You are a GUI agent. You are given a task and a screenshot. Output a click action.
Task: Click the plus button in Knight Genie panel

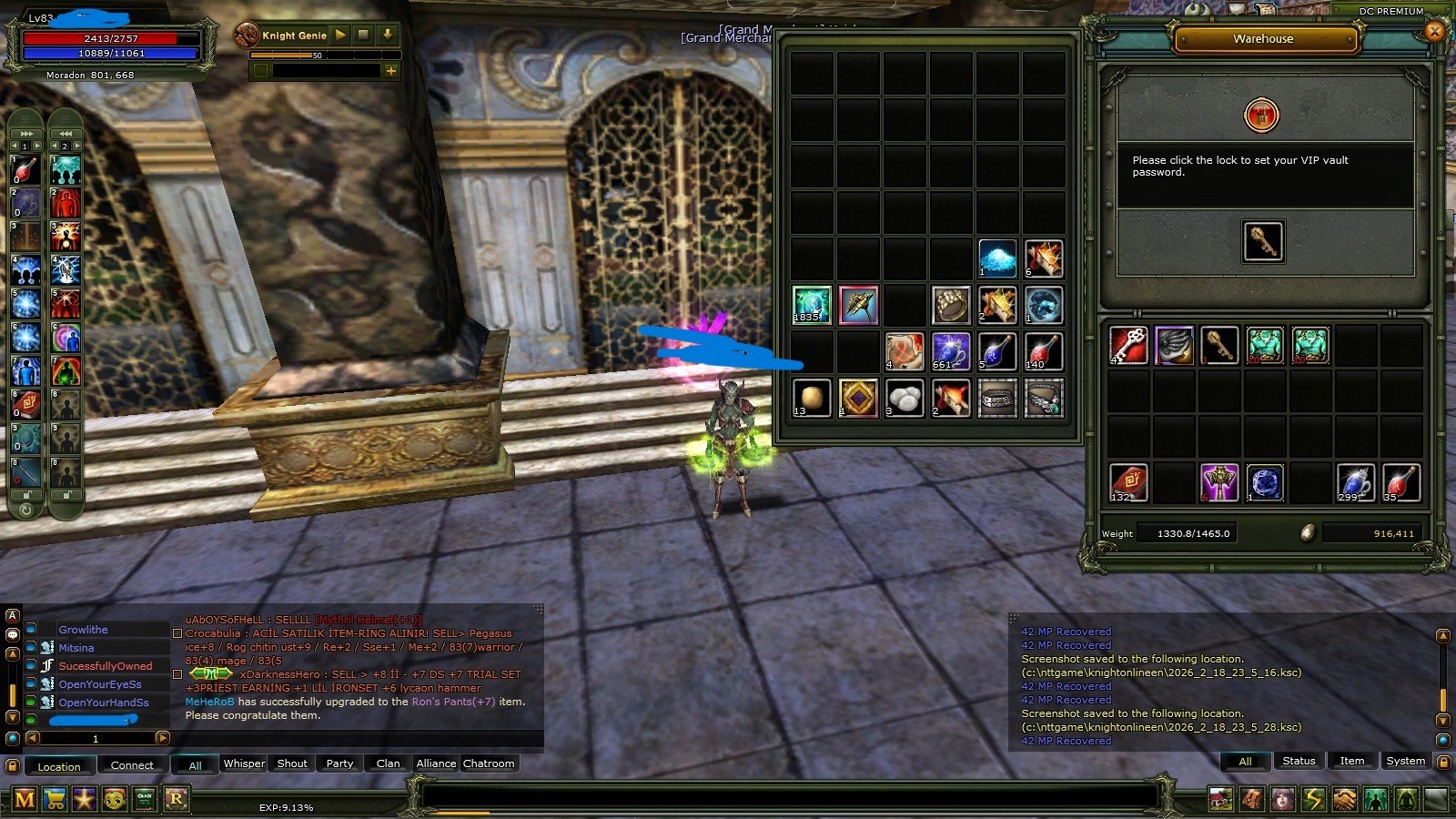[x=390, y=70]
